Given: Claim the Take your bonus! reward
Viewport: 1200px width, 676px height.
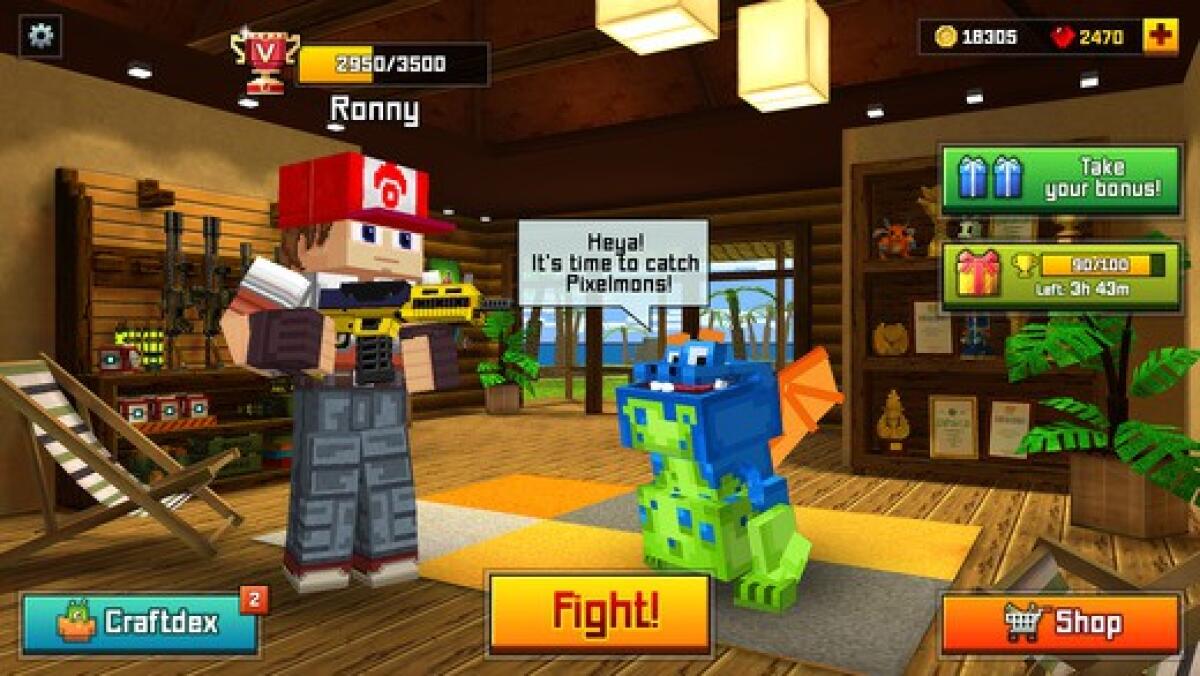Looking at the screenshot, I should click(1060, 179).
